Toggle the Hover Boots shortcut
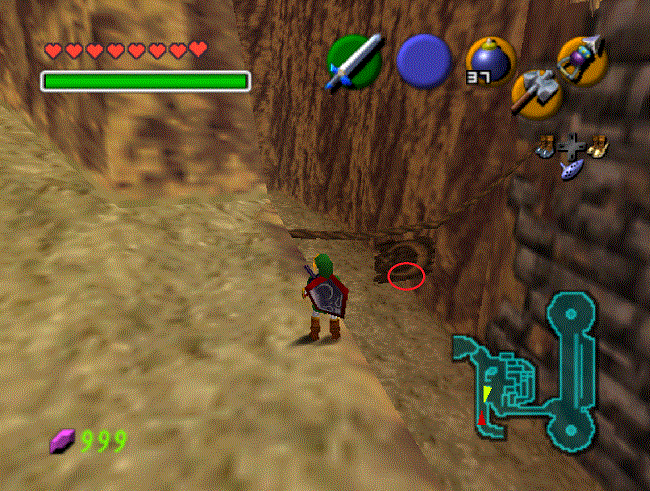 [598, 147]
